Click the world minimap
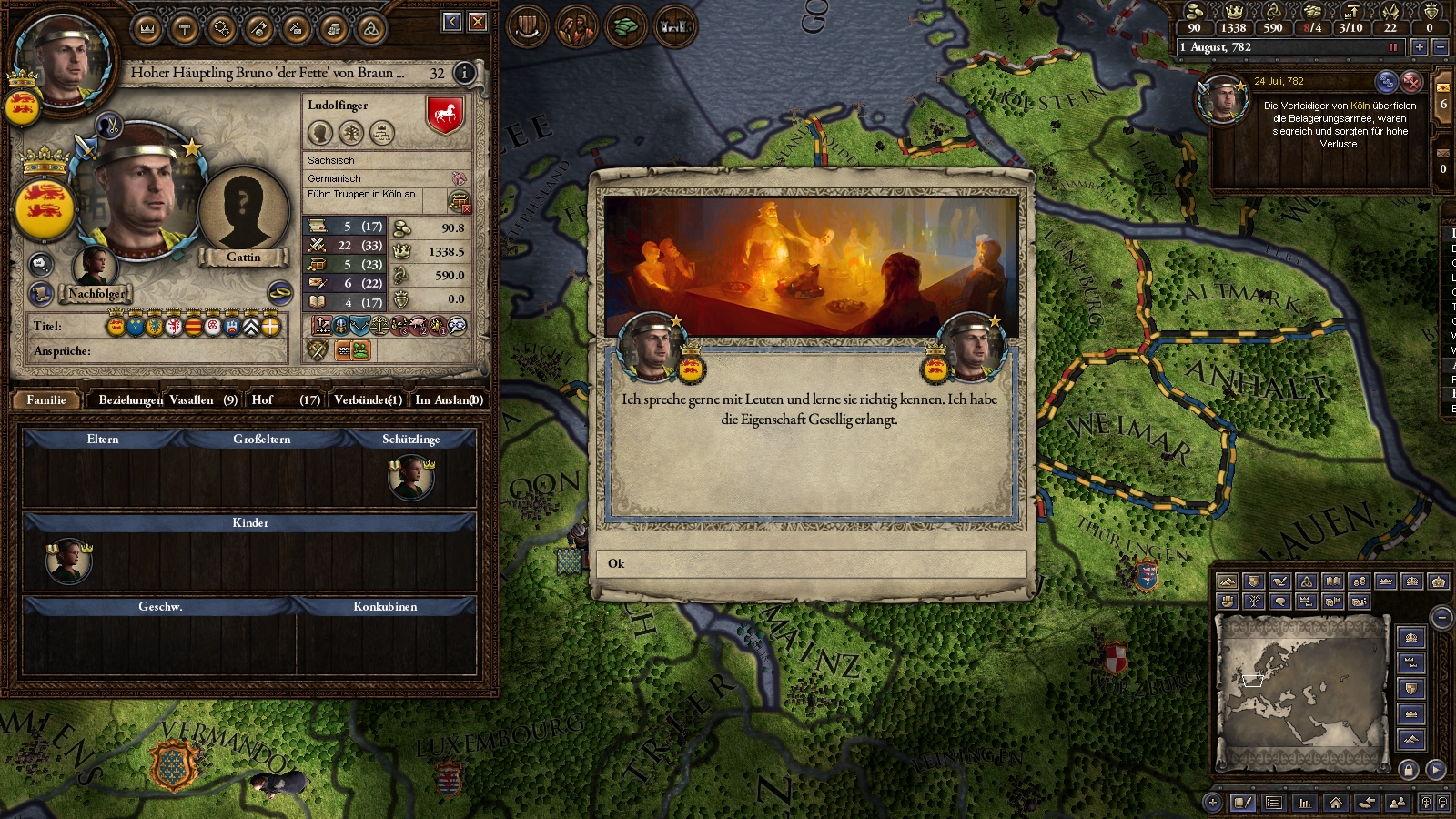Image resolution: width=1456 pixels, height=819 pixels. [1302, 693]
